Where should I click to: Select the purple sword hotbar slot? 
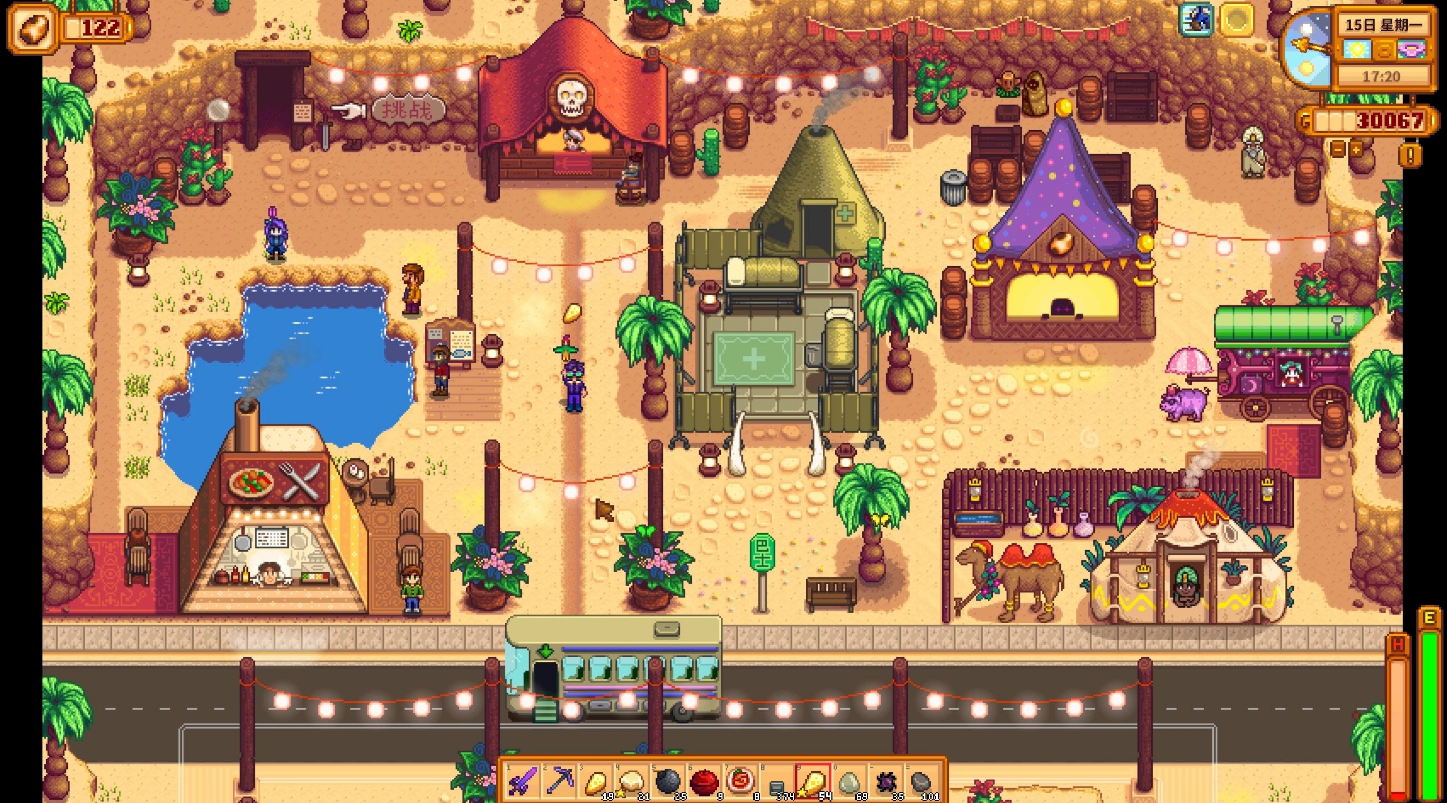coord(523,779)
